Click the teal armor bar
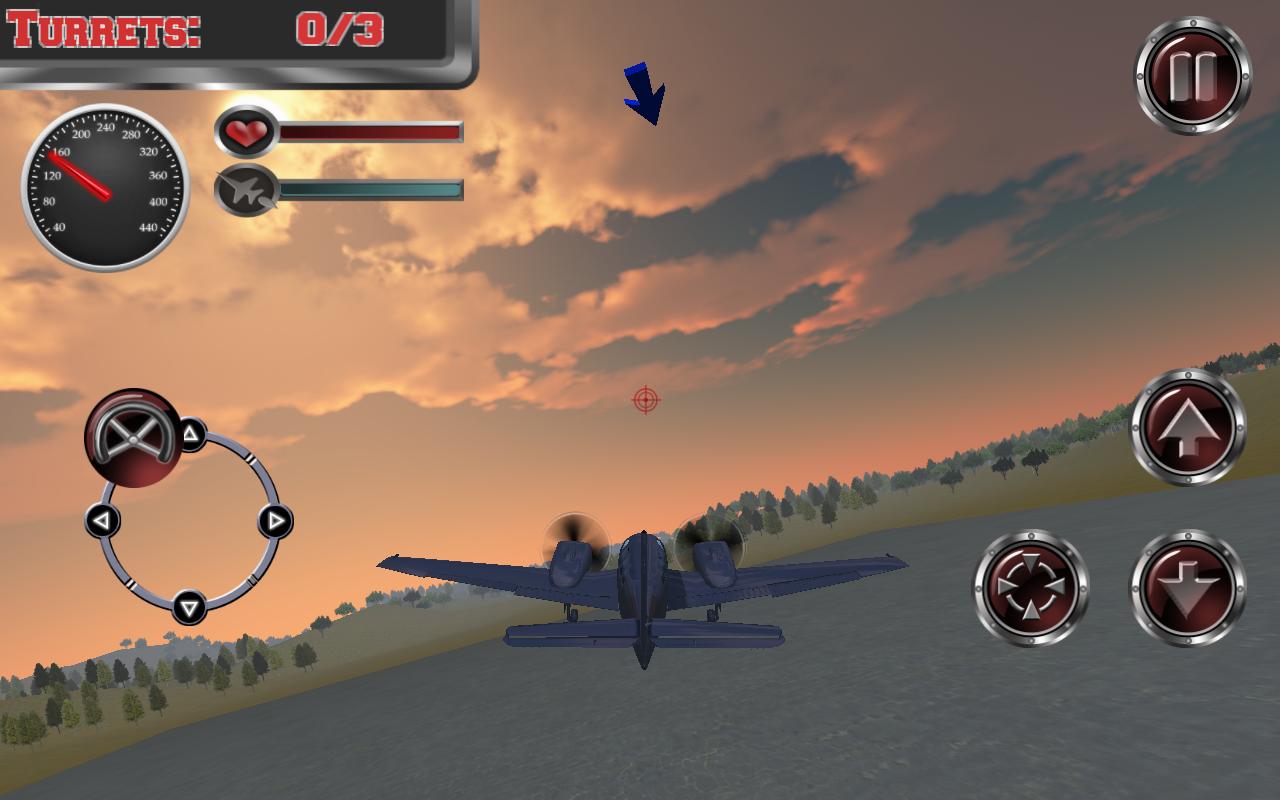Viewport: 1280px width, 800px height. tap(370, 187)
